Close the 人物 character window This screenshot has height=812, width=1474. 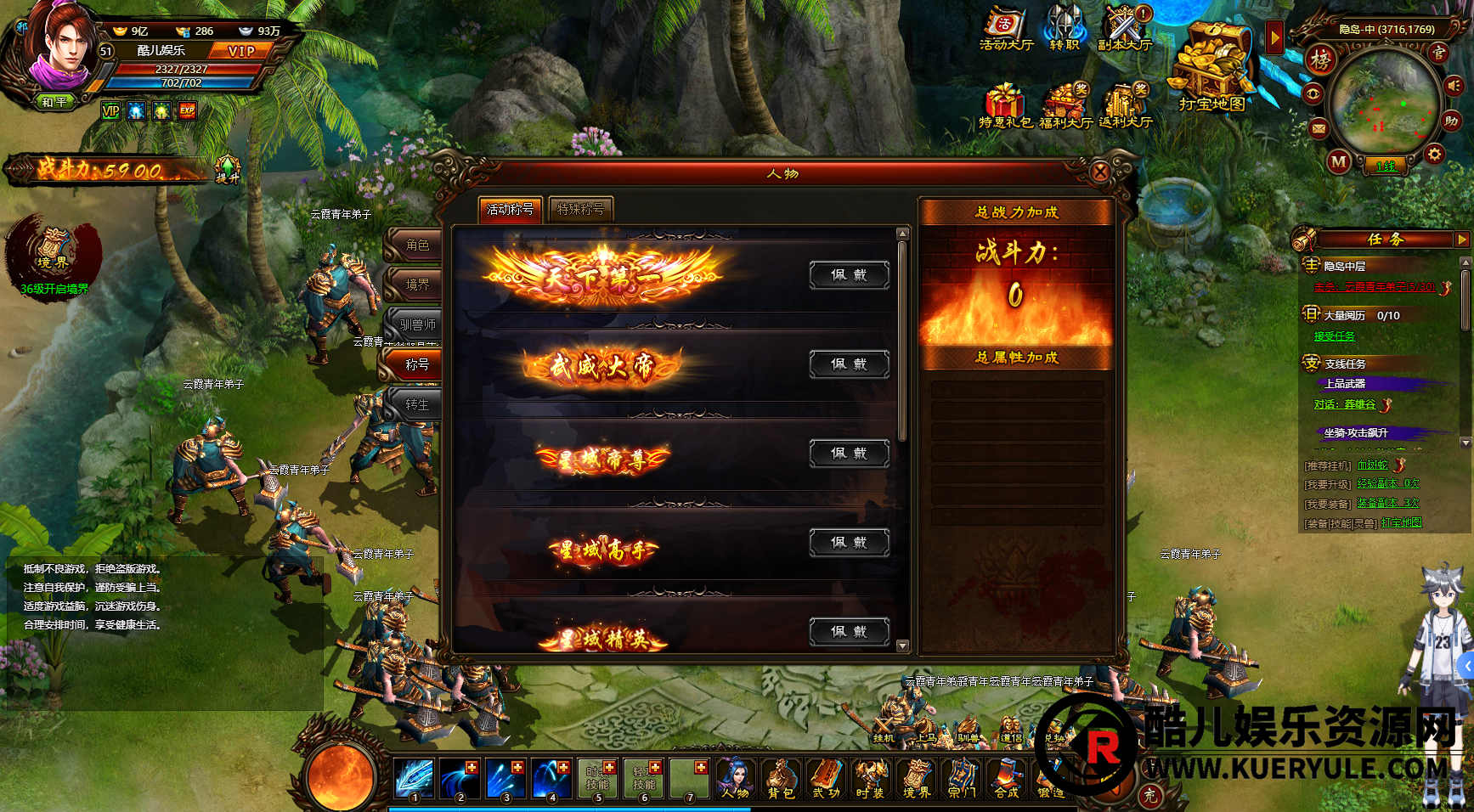pyautogui.click(x=1100, y=172)
